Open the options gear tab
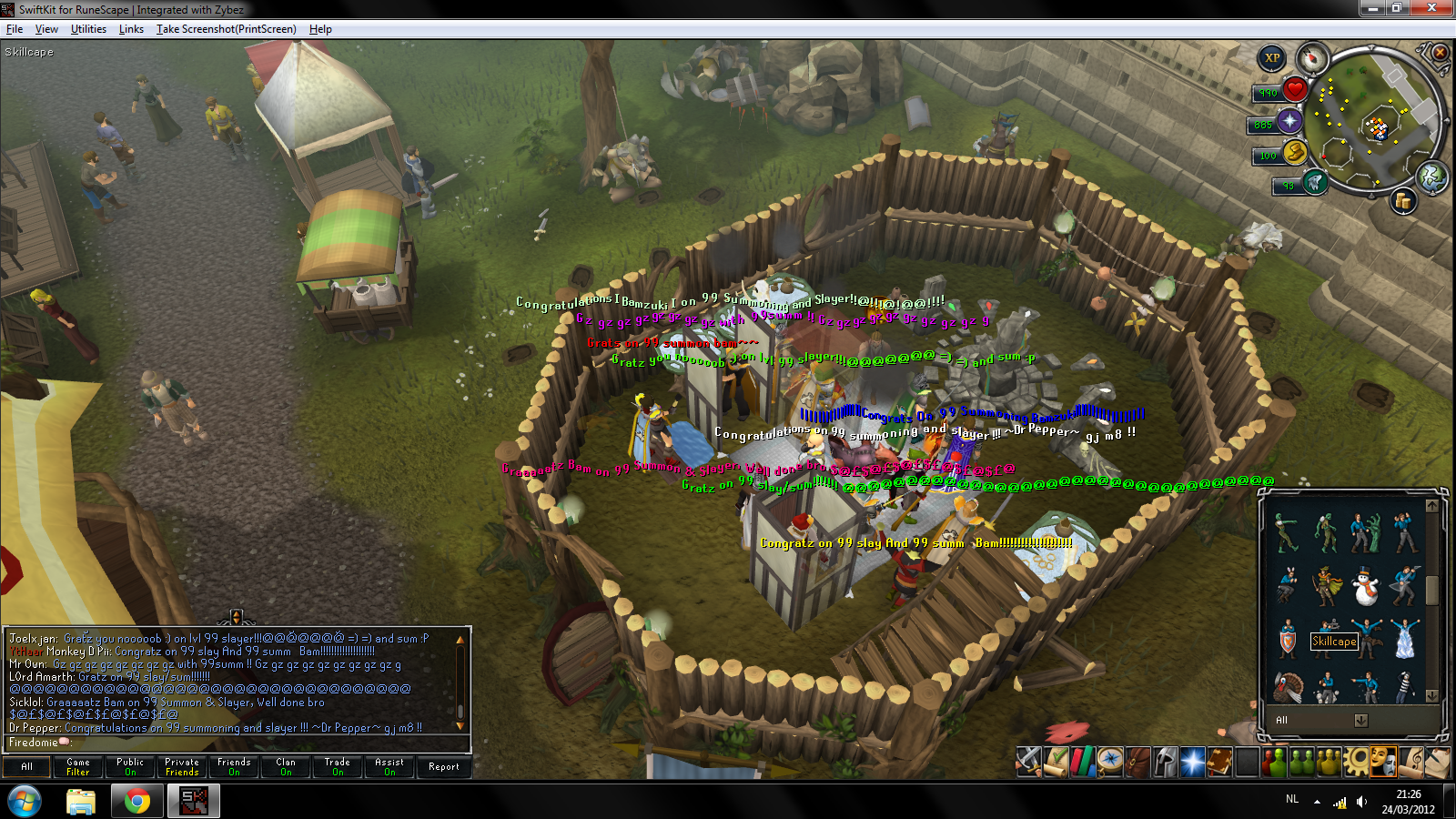The height and width of the screenshot is (819, 1456). pyautogui.click(x=1356, y=762)
